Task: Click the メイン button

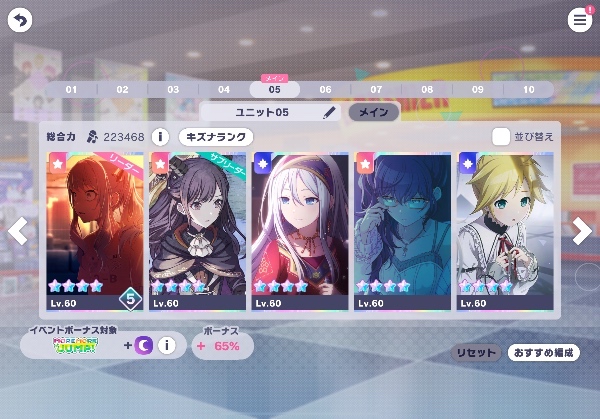Action: pyautogui.click(x=372, y=112)
